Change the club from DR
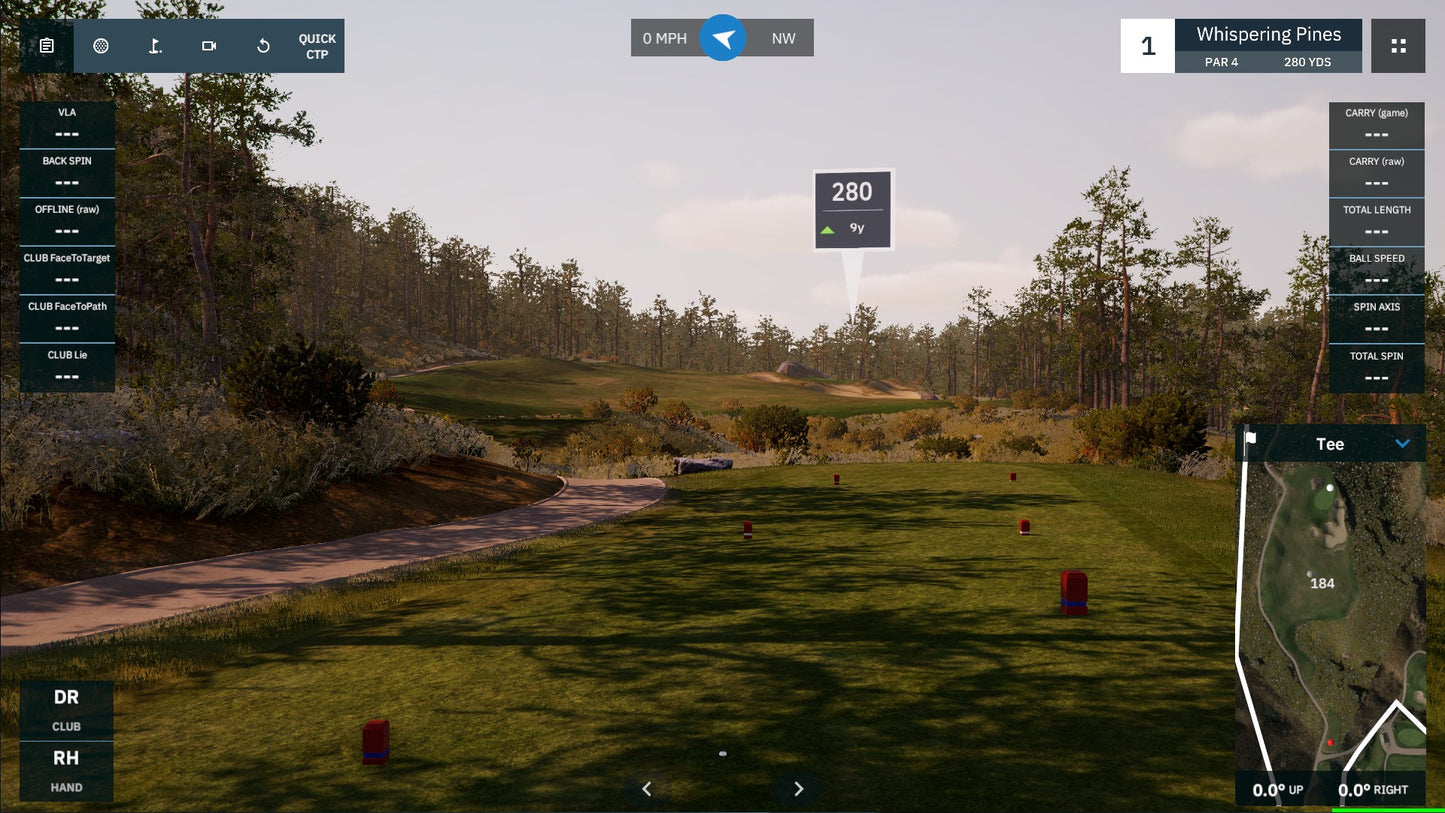 tap(66, 710)
